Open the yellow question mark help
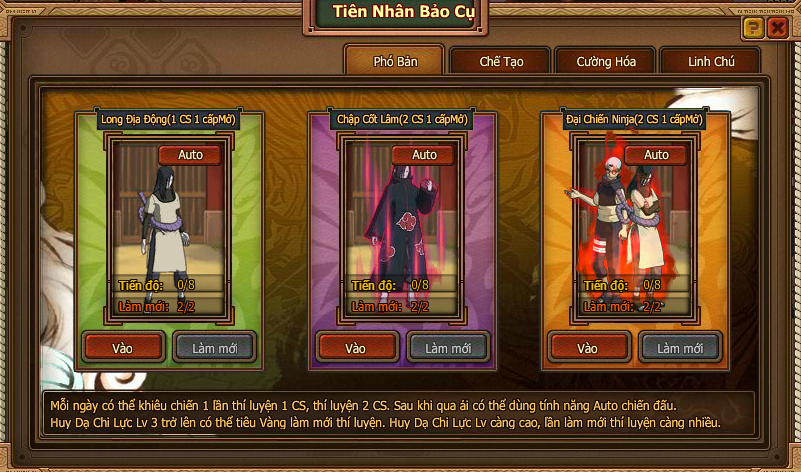The image size is (801, 472). (753, 28)
